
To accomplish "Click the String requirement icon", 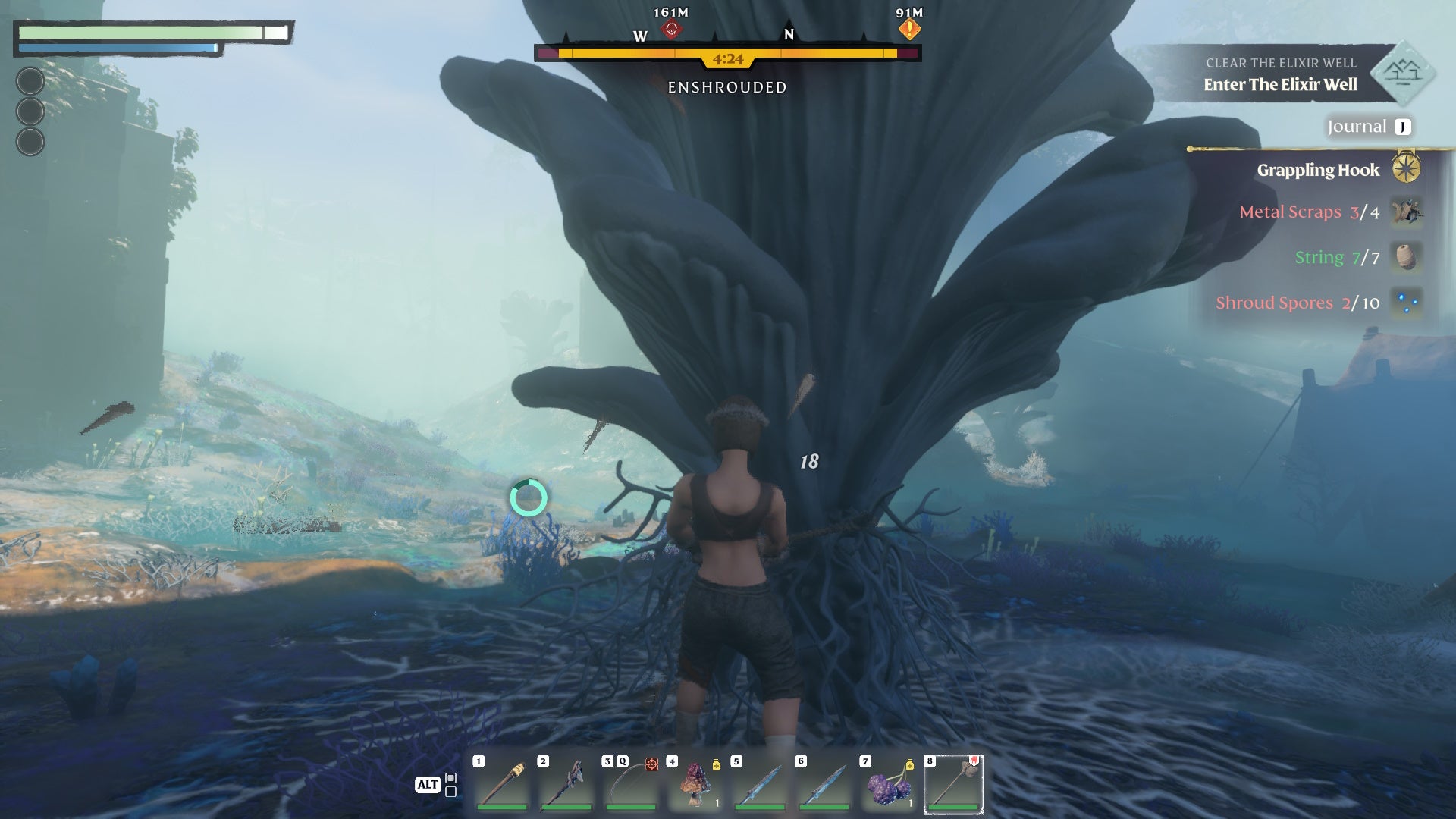I will (x=1406, y=257).
